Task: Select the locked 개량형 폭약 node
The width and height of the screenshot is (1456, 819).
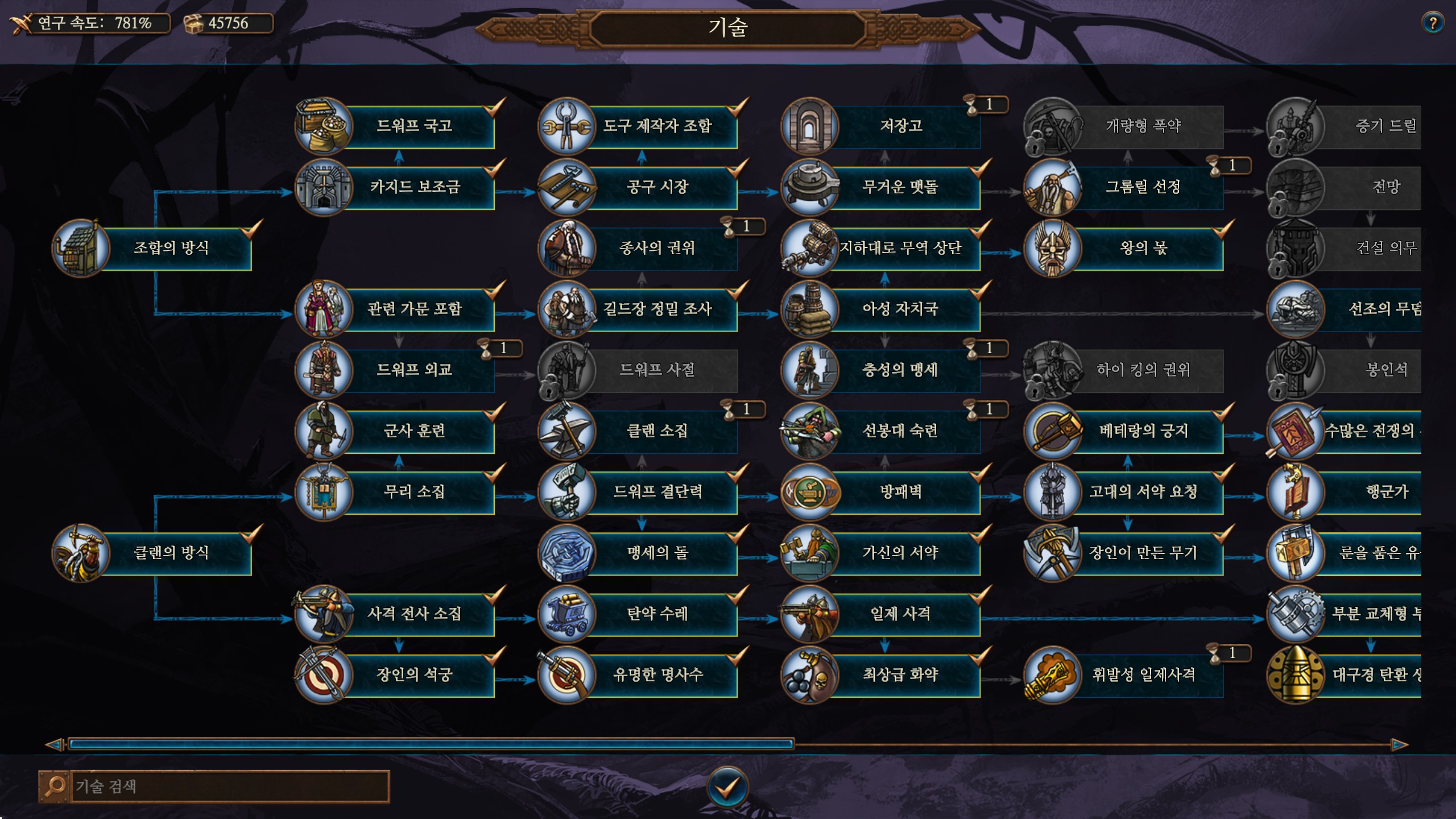Action: 1143,126
